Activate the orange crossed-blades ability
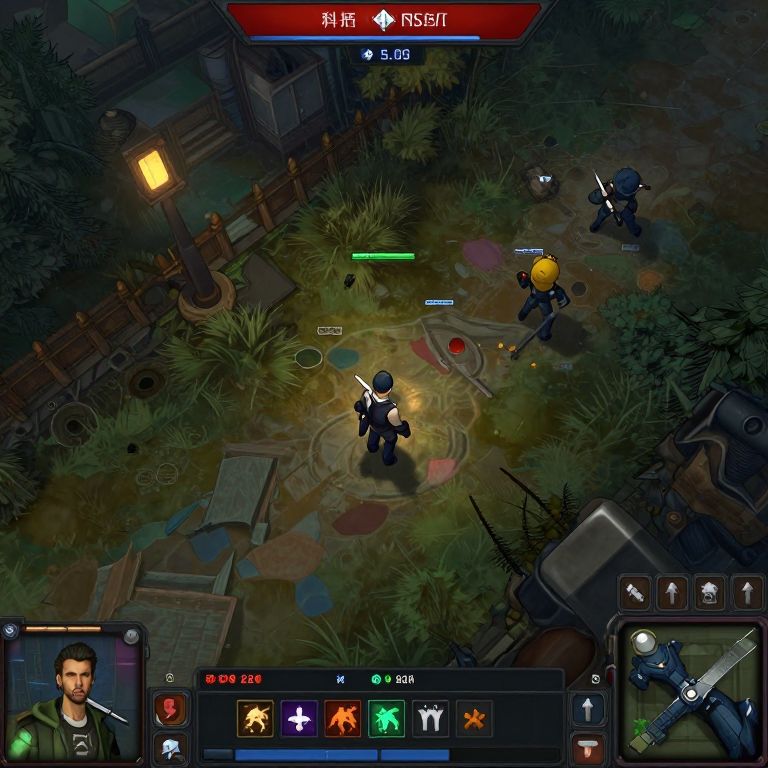The image size is (768, 768). [x=474, y=718]
